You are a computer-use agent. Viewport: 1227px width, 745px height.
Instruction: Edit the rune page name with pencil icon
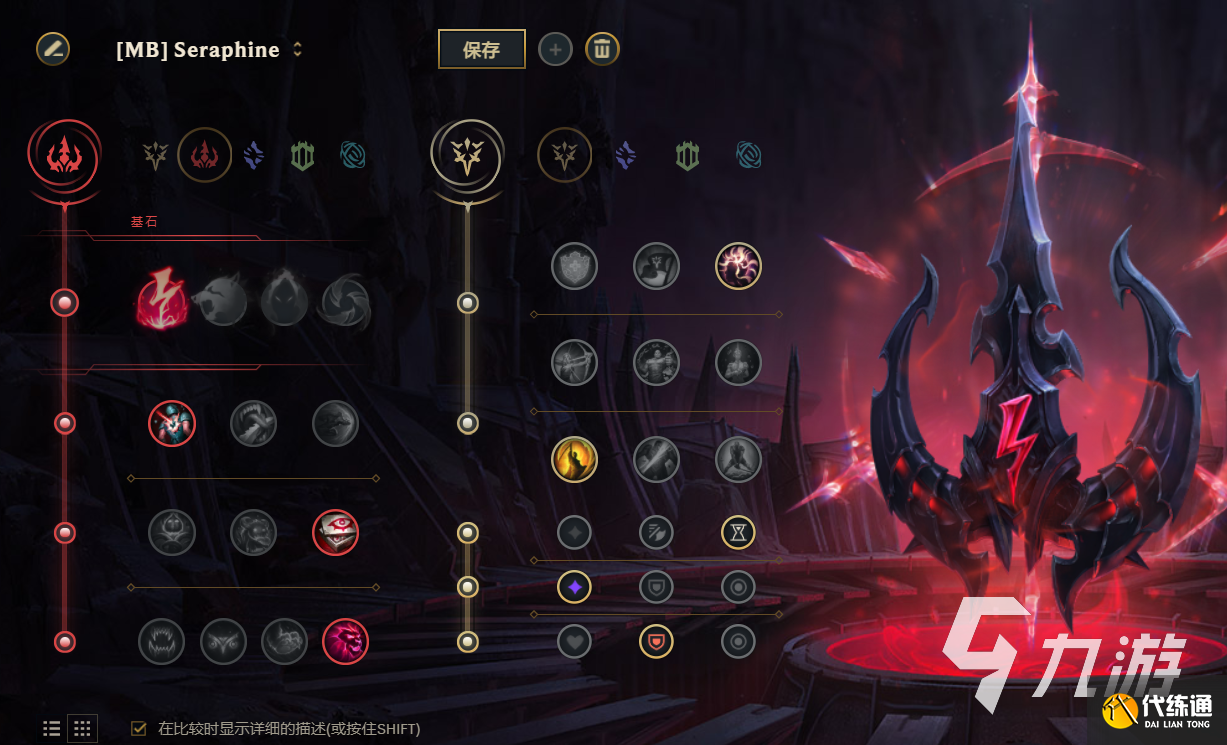pos(53,49)
